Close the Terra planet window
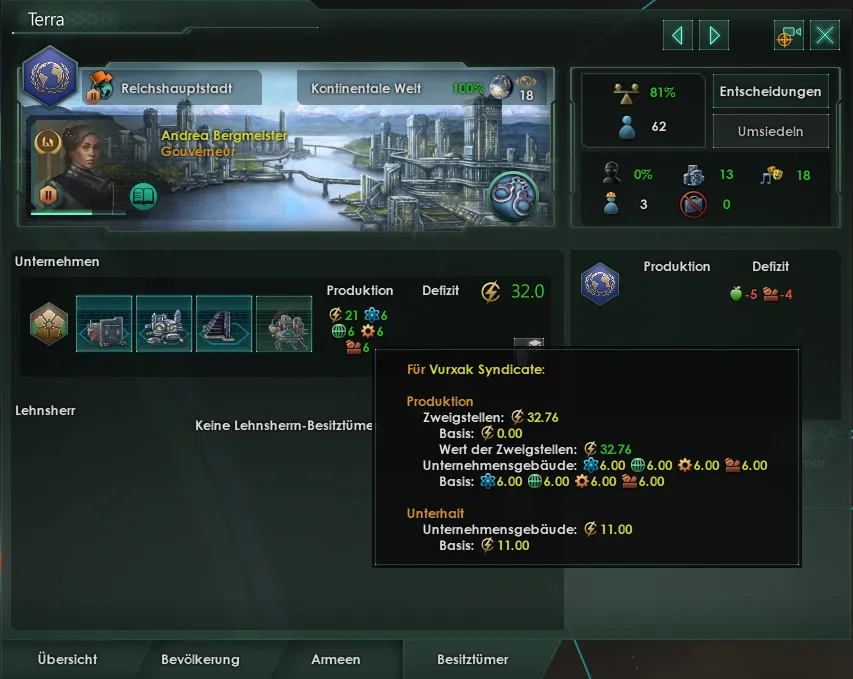 click(x=825, y=36)
